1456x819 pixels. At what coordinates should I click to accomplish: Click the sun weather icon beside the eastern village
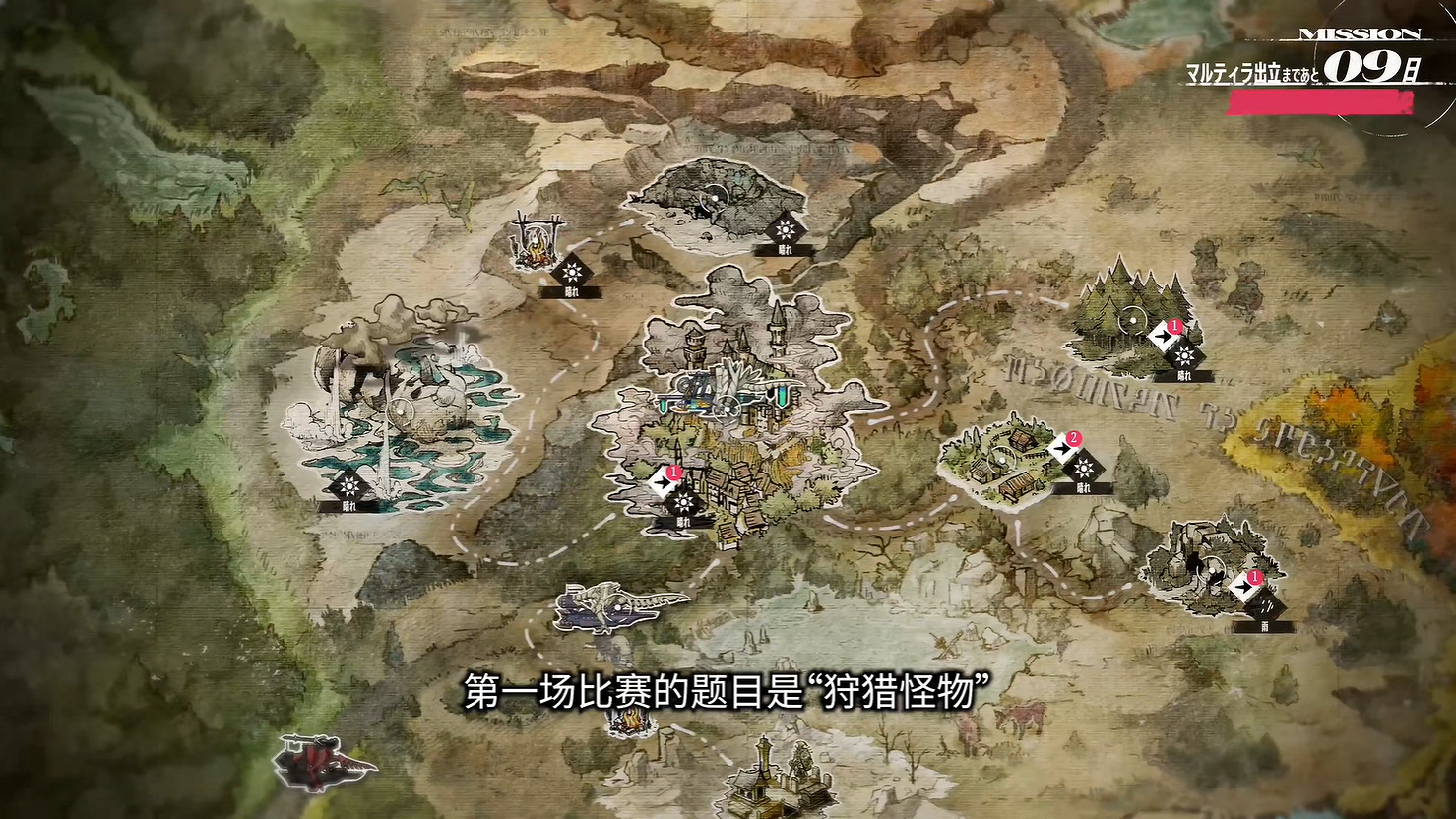[1086, 467]
